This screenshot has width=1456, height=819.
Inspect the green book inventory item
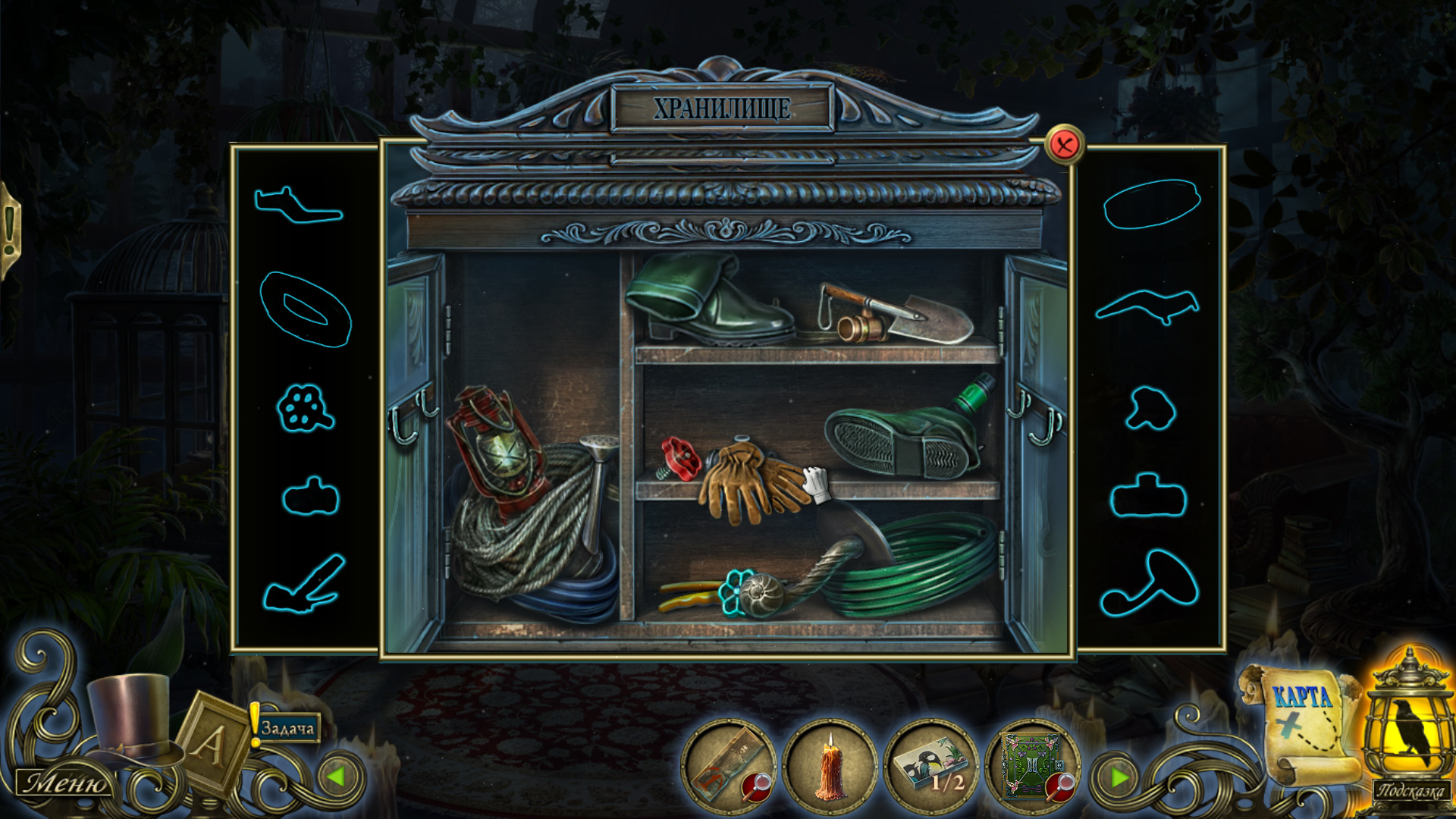click(1031, 766)
